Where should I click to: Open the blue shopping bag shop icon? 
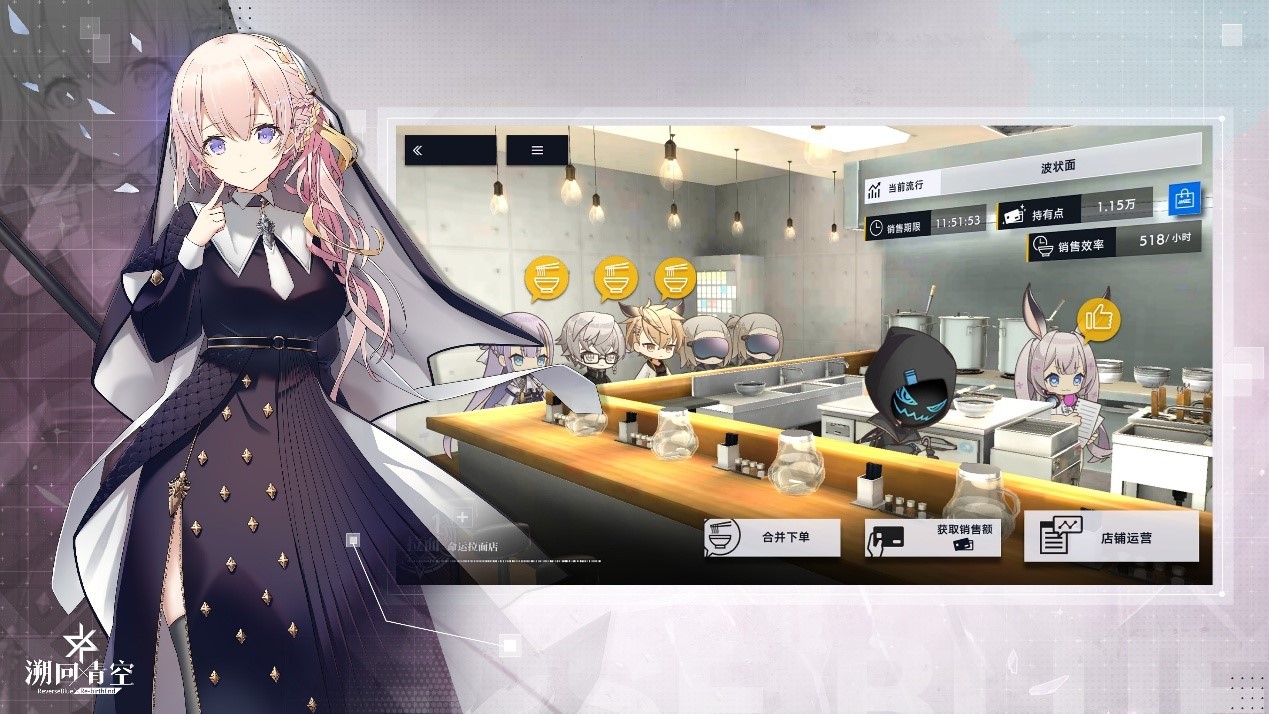[1184, 198]
